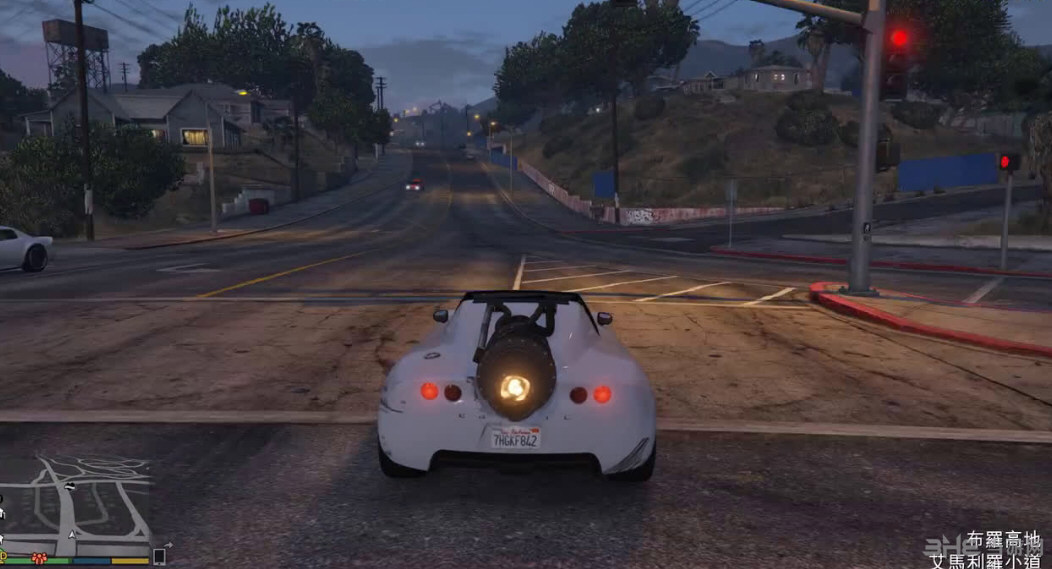Click the player arrow marker on minimap
The height and width of the screenshot is (569, 1052).
coord(72,535)
